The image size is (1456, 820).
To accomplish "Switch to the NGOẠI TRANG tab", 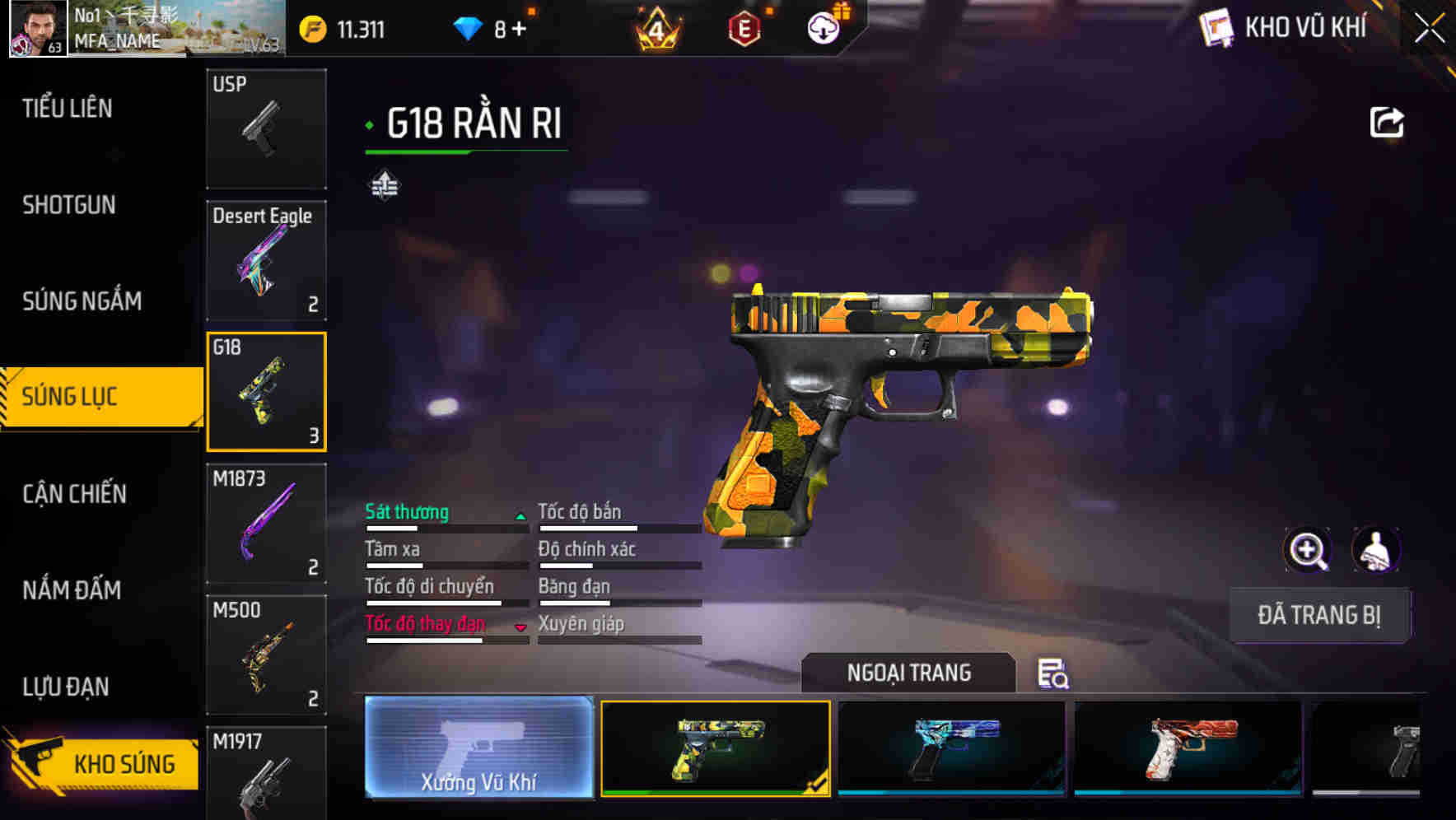I will coord(909,672).
